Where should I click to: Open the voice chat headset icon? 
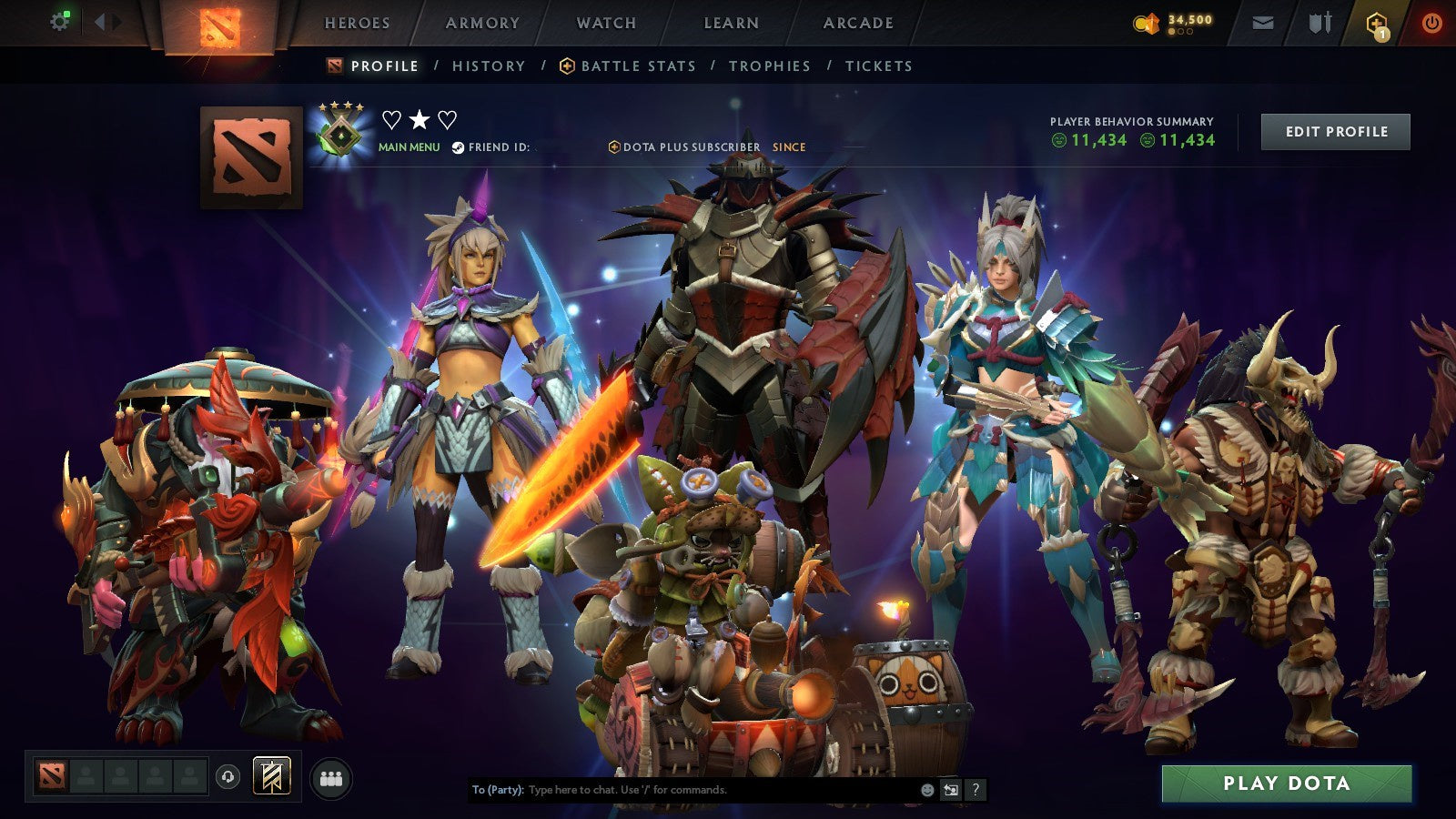click(228, 776)
